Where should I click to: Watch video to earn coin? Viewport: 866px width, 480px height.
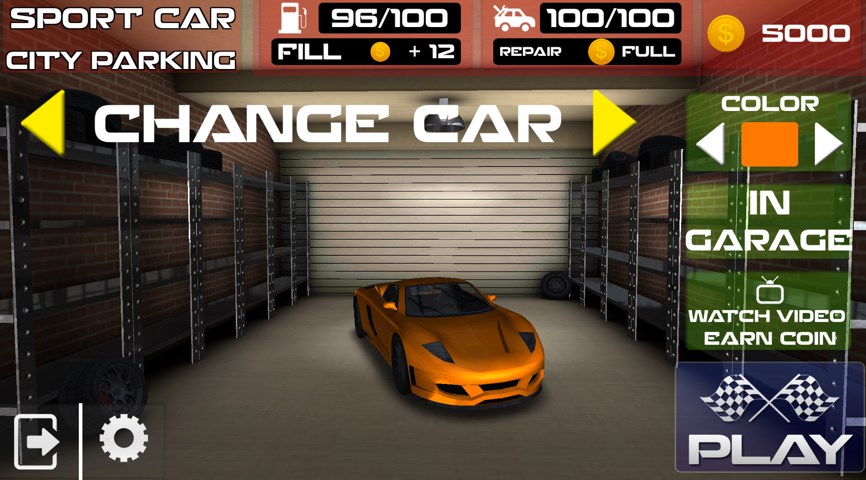coord(768,313)
